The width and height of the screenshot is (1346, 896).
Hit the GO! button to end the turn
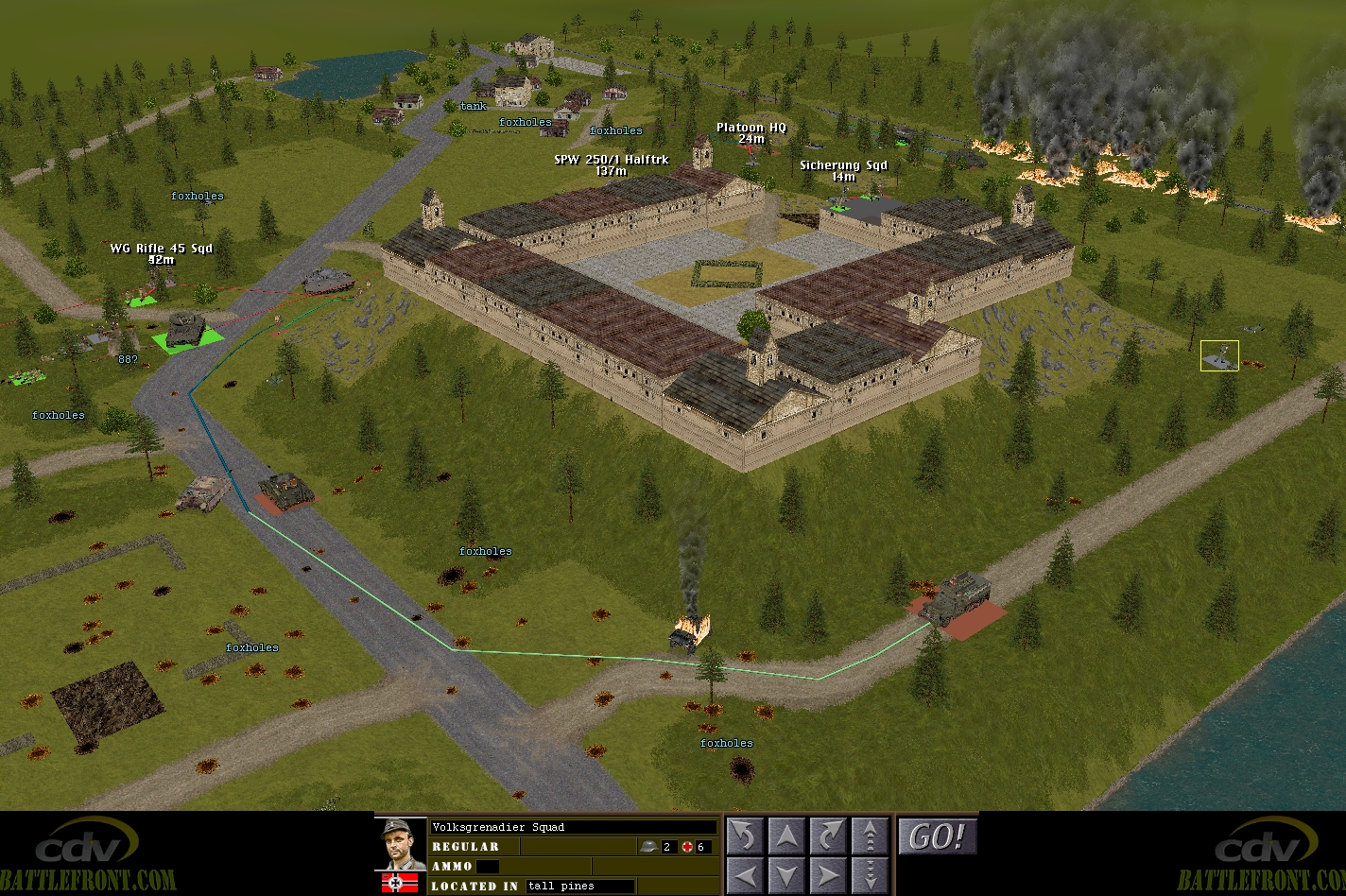click(x=937, y=836)
